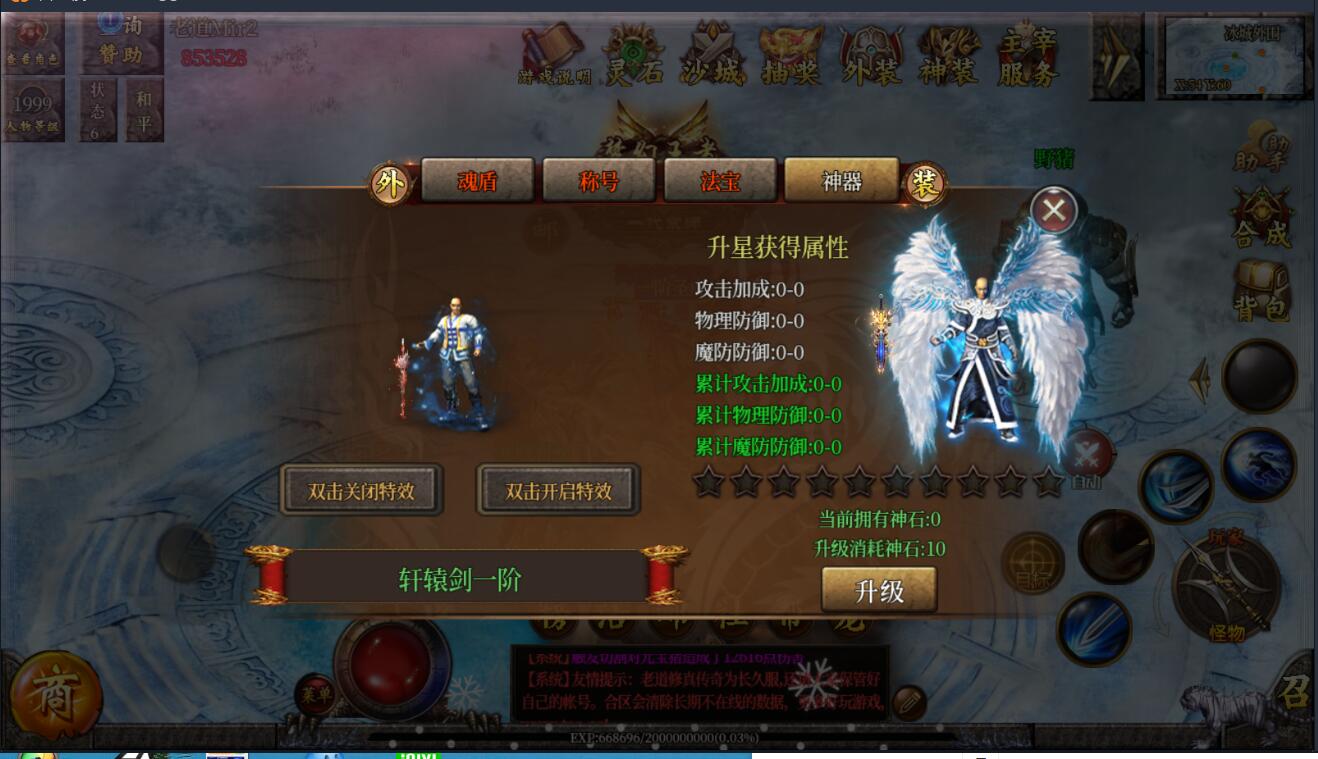Click the 升级 upgrade button

pyautogui.click(x=879, y=590)
